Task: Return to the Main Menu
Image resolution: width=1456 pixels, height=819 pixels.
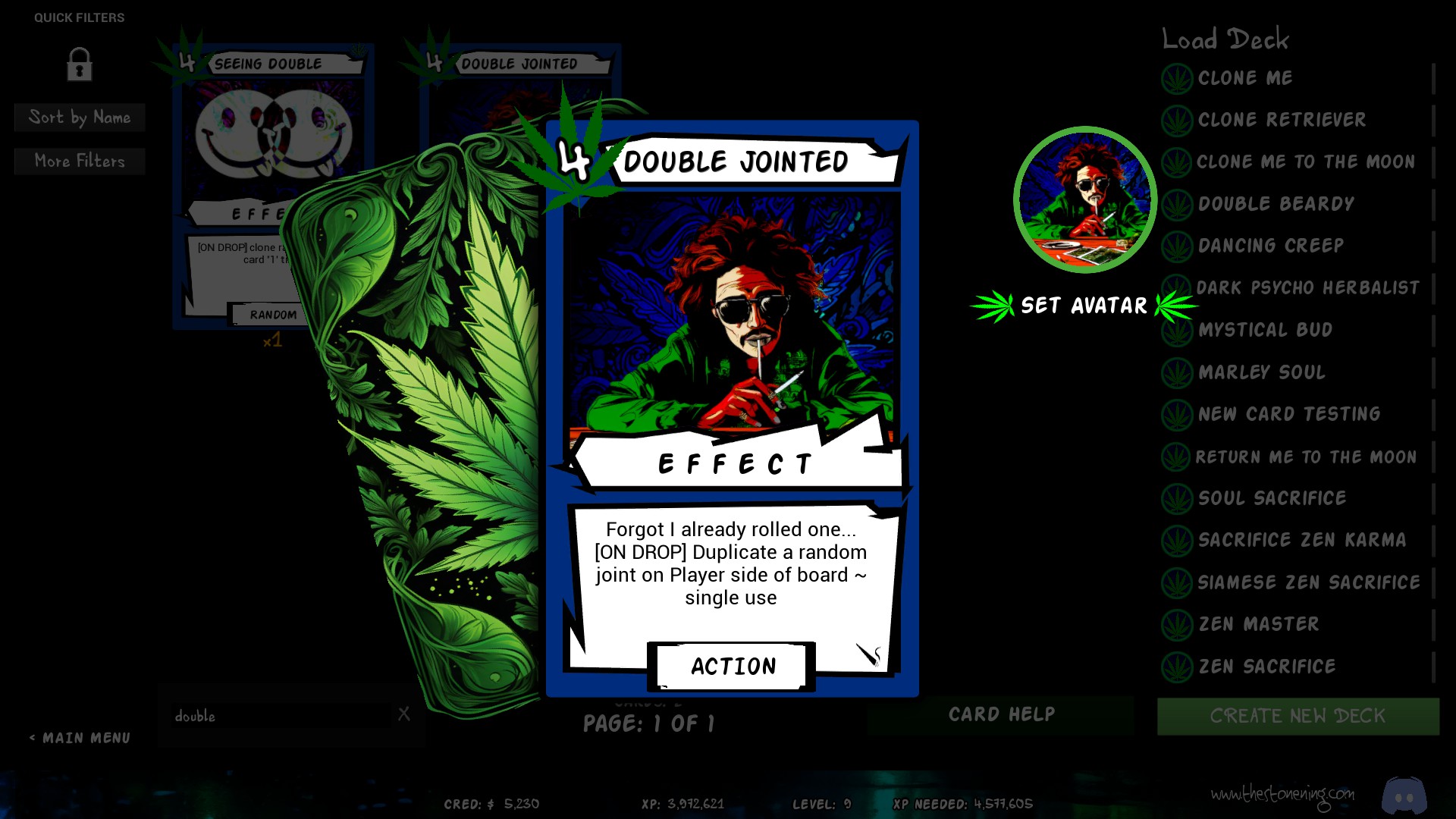Action: (80, 738)
